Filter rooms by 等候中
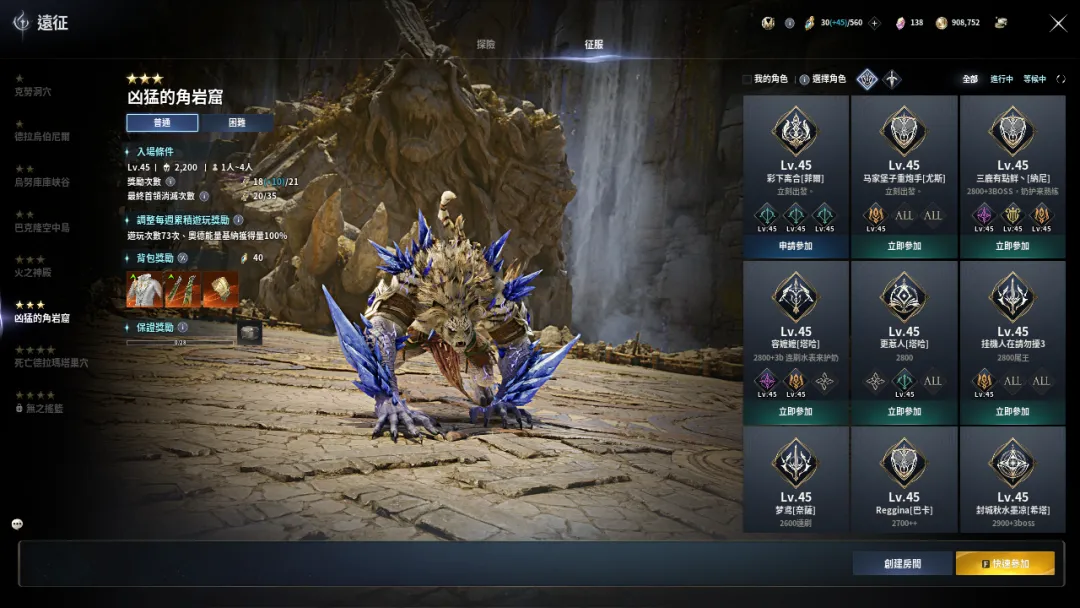The height and width of the screenshot is (608, 1080). tap(1034, 79)
